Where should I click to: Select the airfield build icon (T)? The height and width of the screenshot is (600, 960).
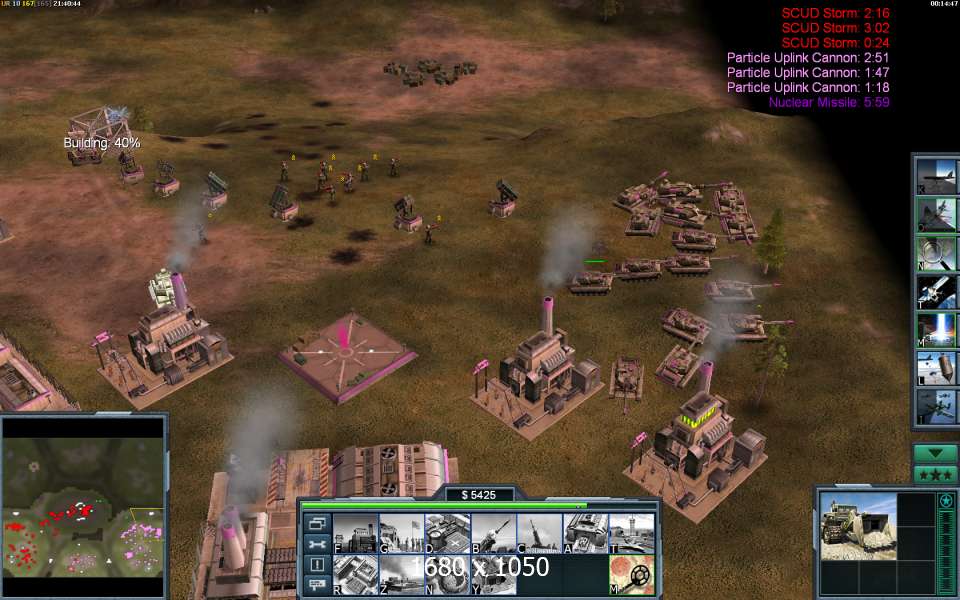[x=632, y=533]
